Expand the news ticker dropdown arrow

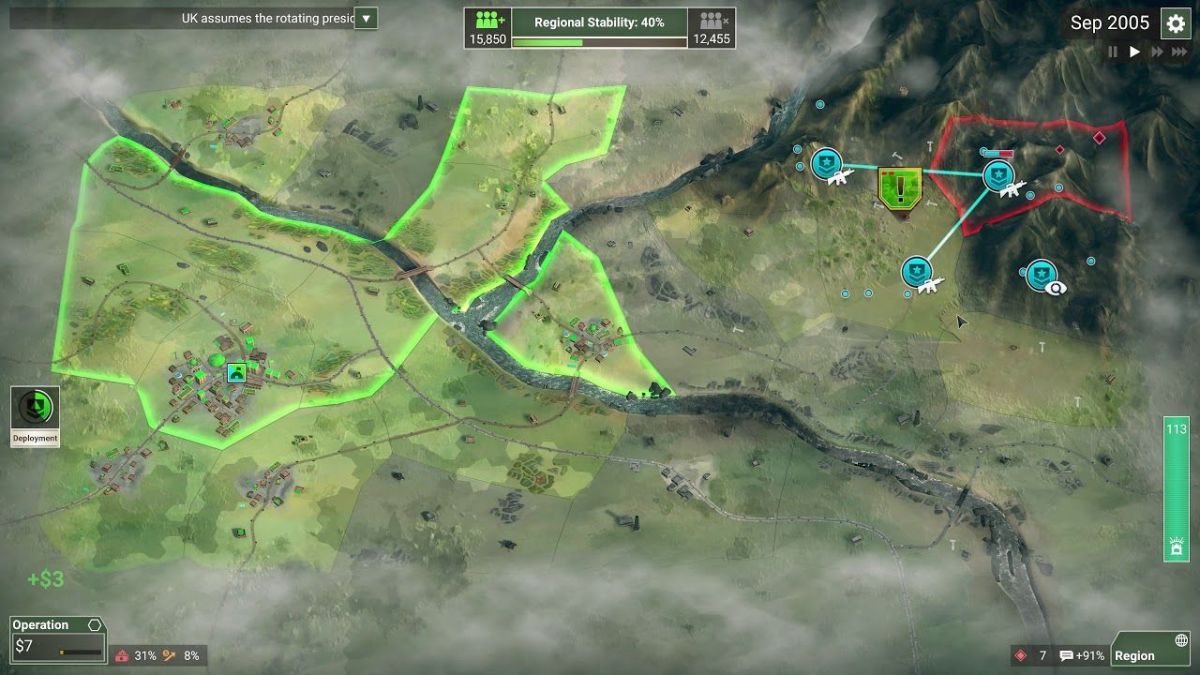(366, 18)
